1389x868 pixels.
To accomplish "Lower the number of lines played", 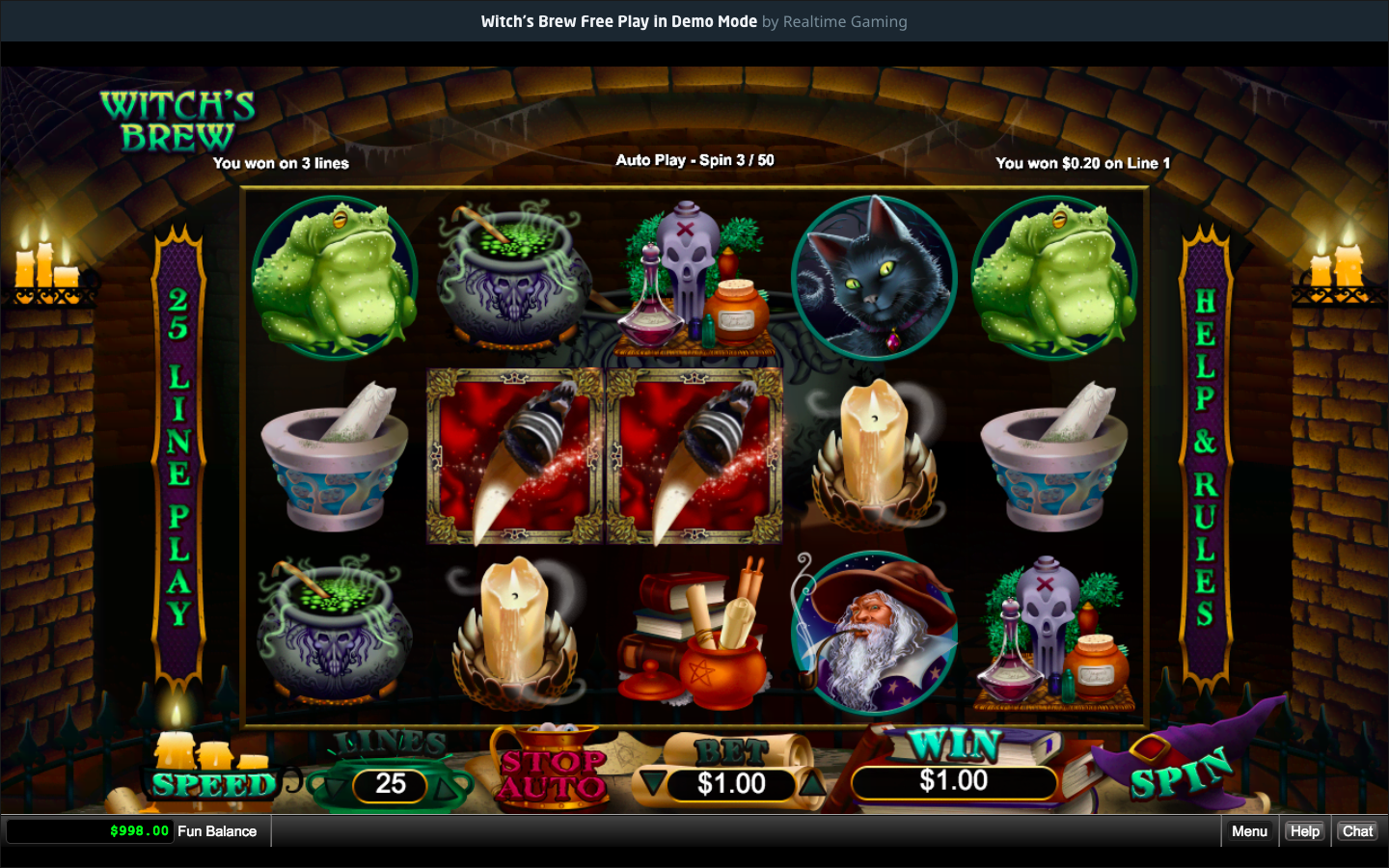I will [x=333, y=787].
